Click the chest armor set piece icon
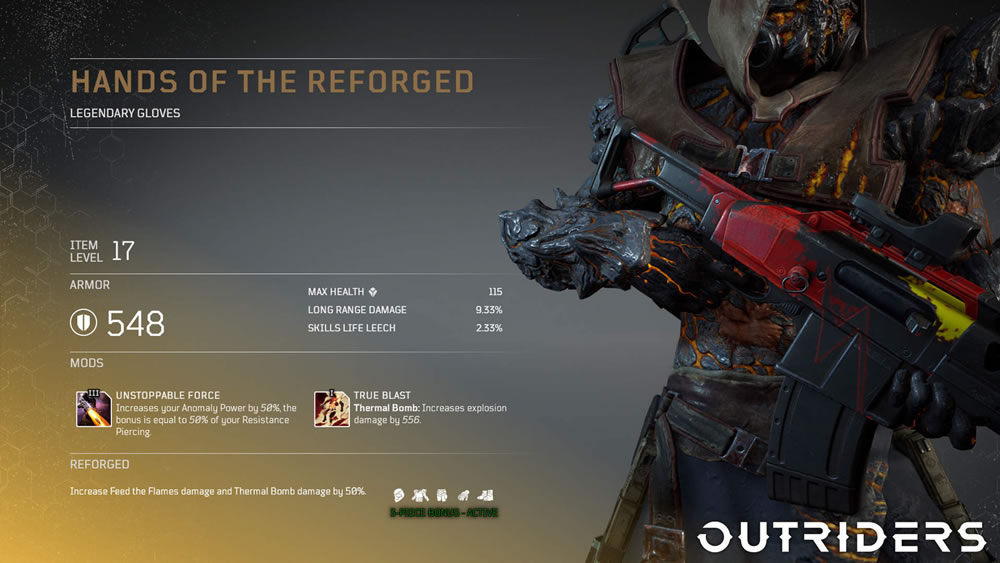1000x563 pixels. tap(420, 494)
